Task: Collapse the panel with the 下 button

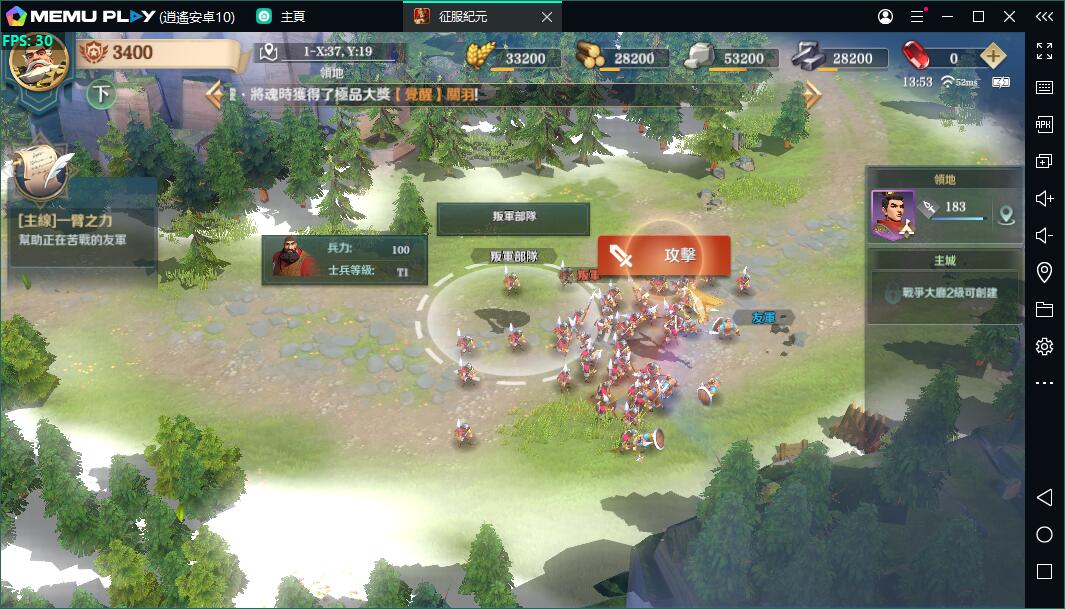Action: pos(100,95)
